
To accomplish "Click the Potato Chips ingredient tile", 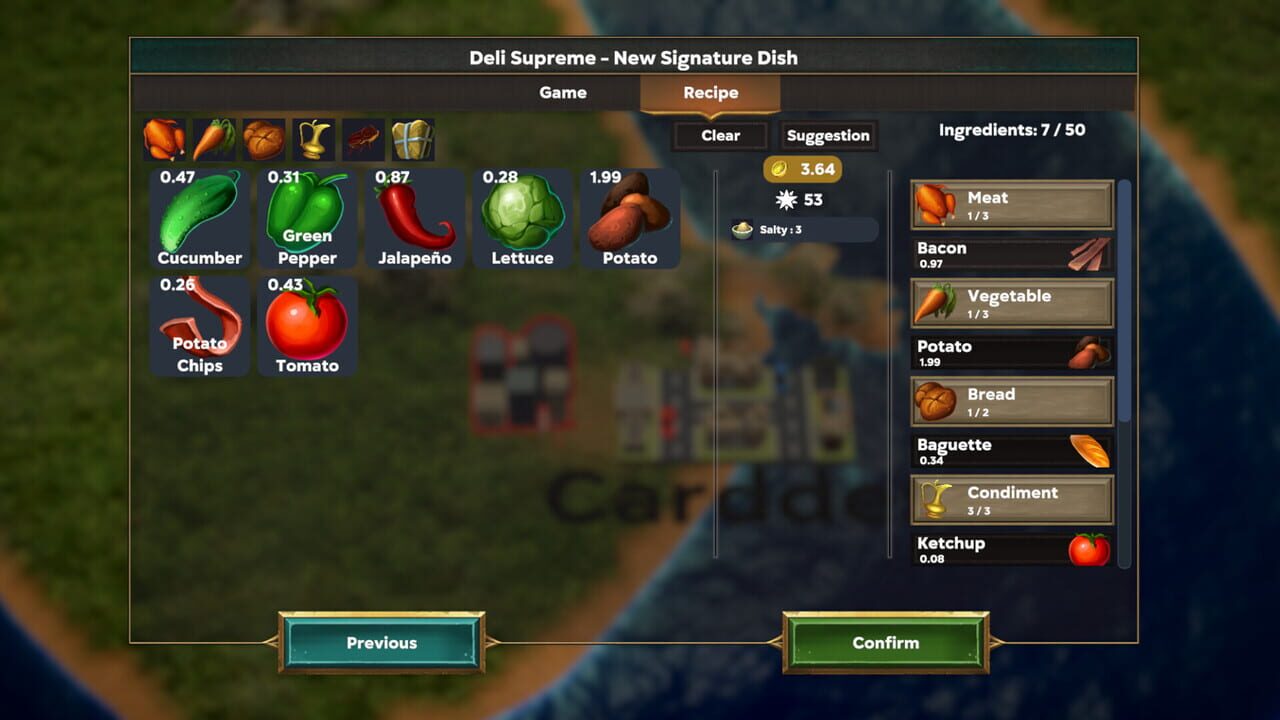I will (x=198, y=325).
